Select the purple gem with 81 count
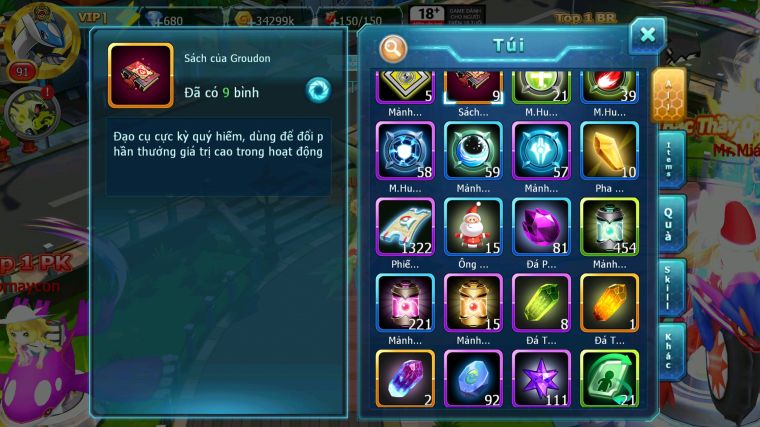This screenshot has width=760, height=427. [x=541, y=226]
